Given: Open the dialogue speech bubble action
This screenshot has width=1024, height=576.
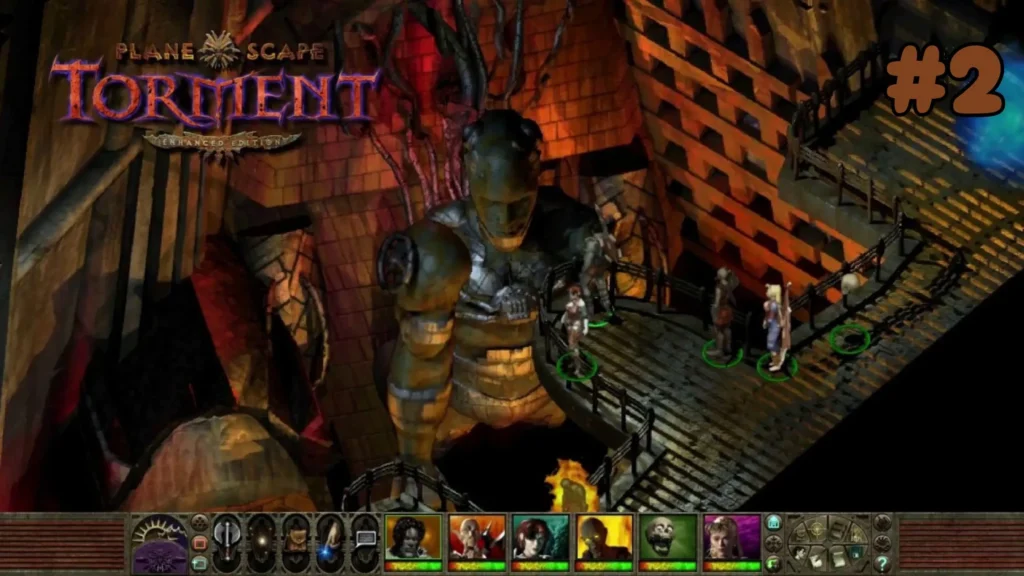Looking at the screenshot, I should click(x=365, y=538).
